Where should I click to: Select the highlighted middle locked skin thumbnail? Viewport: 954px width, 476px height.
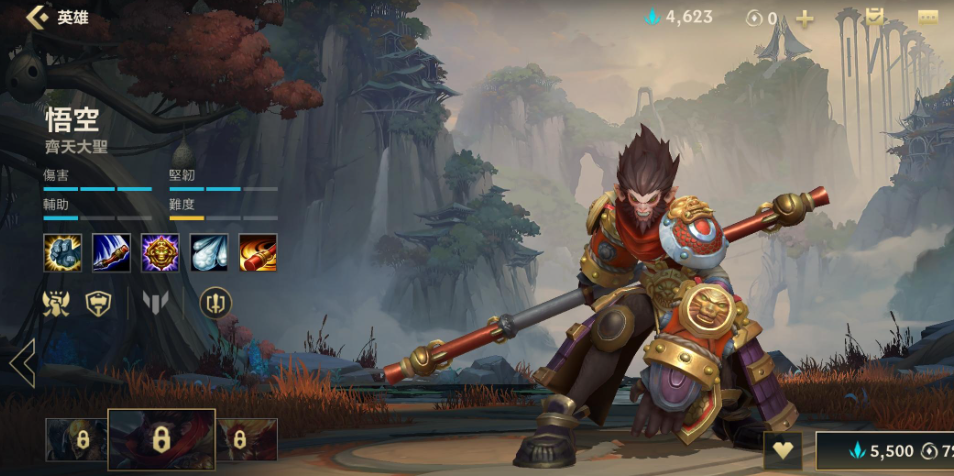coord(161,439)
